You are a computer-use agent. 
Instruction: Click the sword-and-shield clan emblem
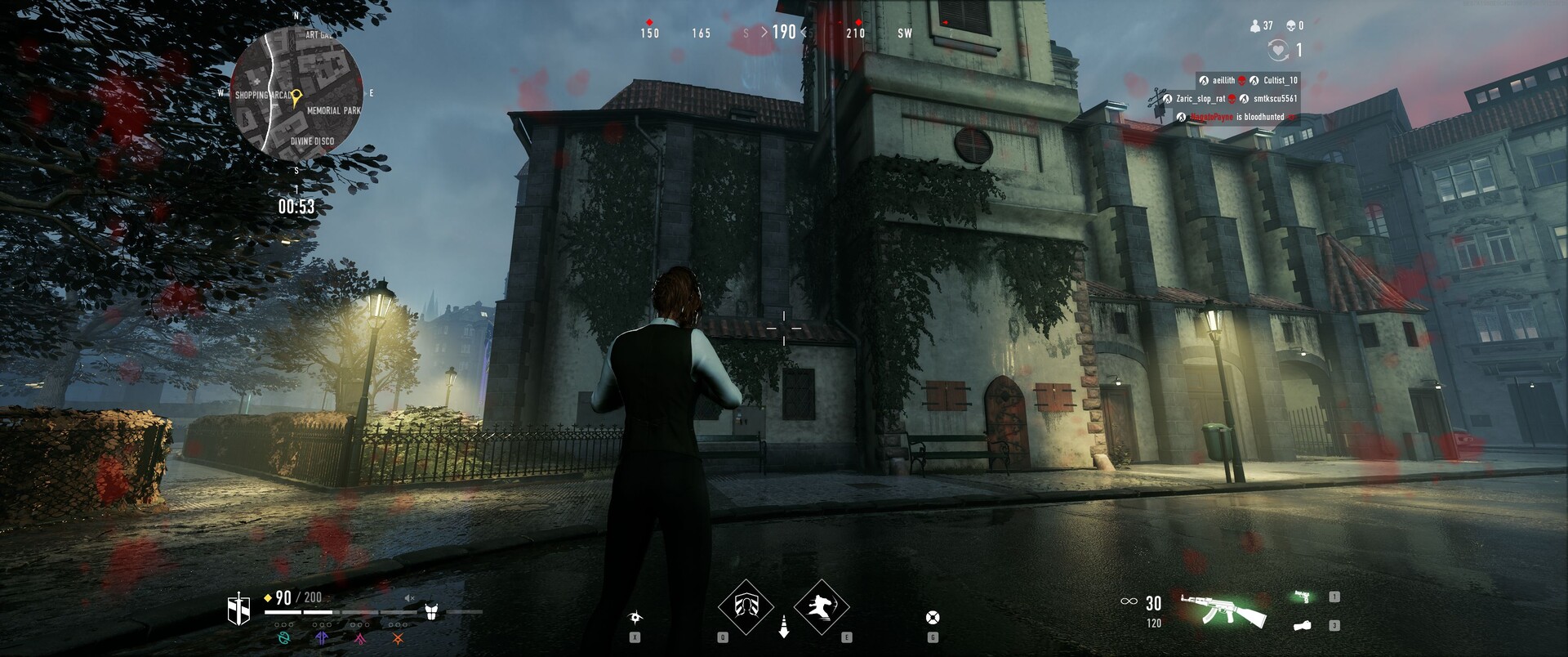pos(238,610)
